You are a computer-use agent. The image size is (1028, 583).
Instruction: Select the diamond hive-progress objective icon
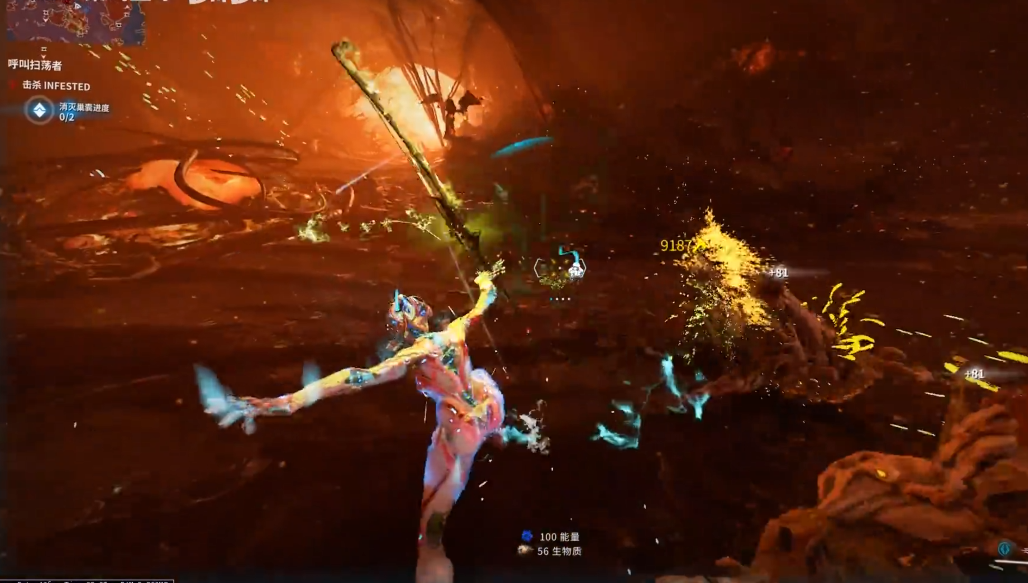(x=39, y=110)
